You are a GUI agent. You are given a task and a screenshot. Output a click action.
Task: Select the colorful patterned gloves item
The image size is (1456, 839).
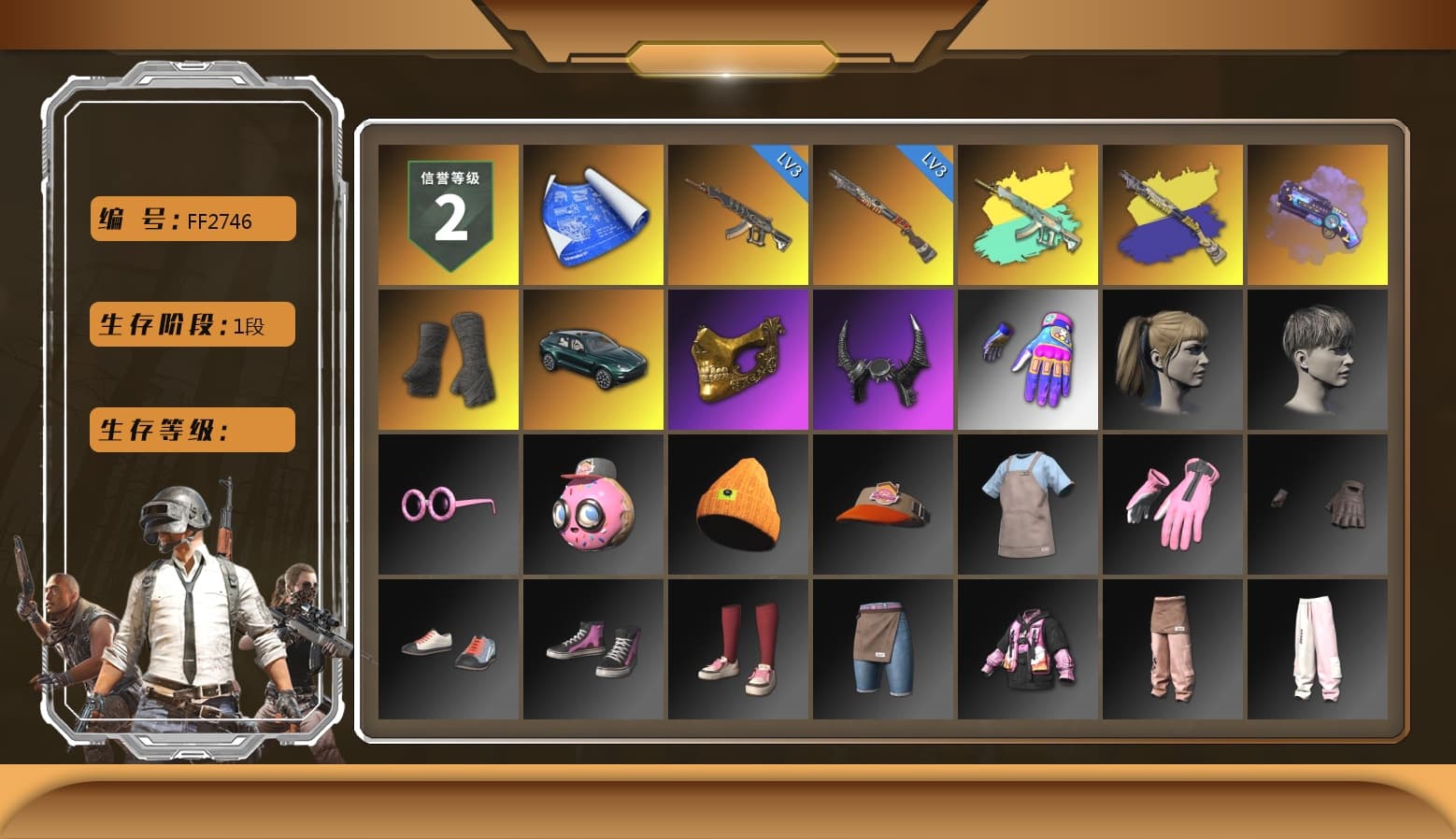1028,359
